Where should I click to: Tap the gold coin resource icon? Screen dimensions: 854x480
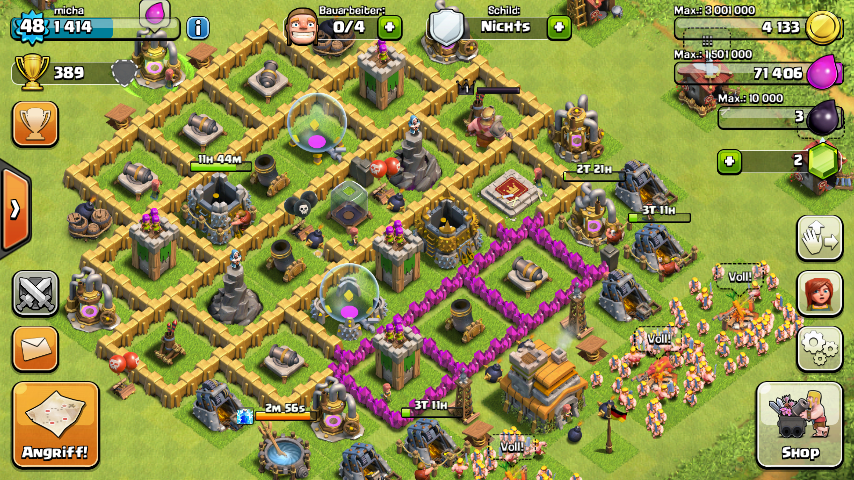click(822, 27)
